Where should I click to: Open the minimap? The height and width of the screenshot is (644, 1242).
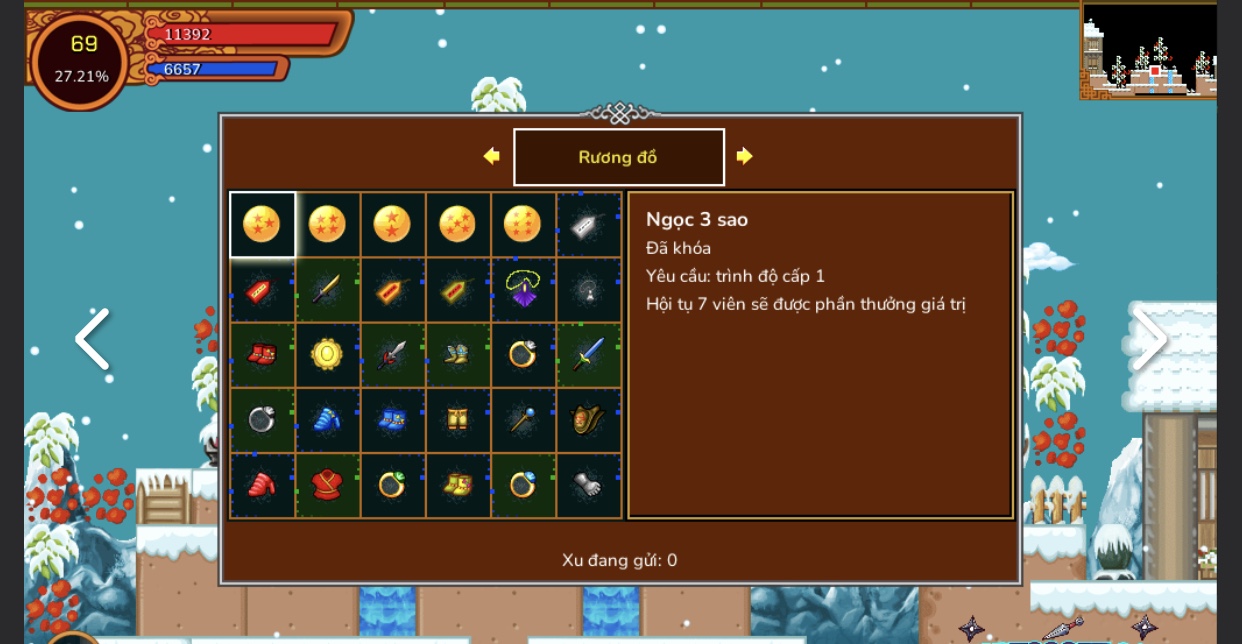tap(1149, 50)
